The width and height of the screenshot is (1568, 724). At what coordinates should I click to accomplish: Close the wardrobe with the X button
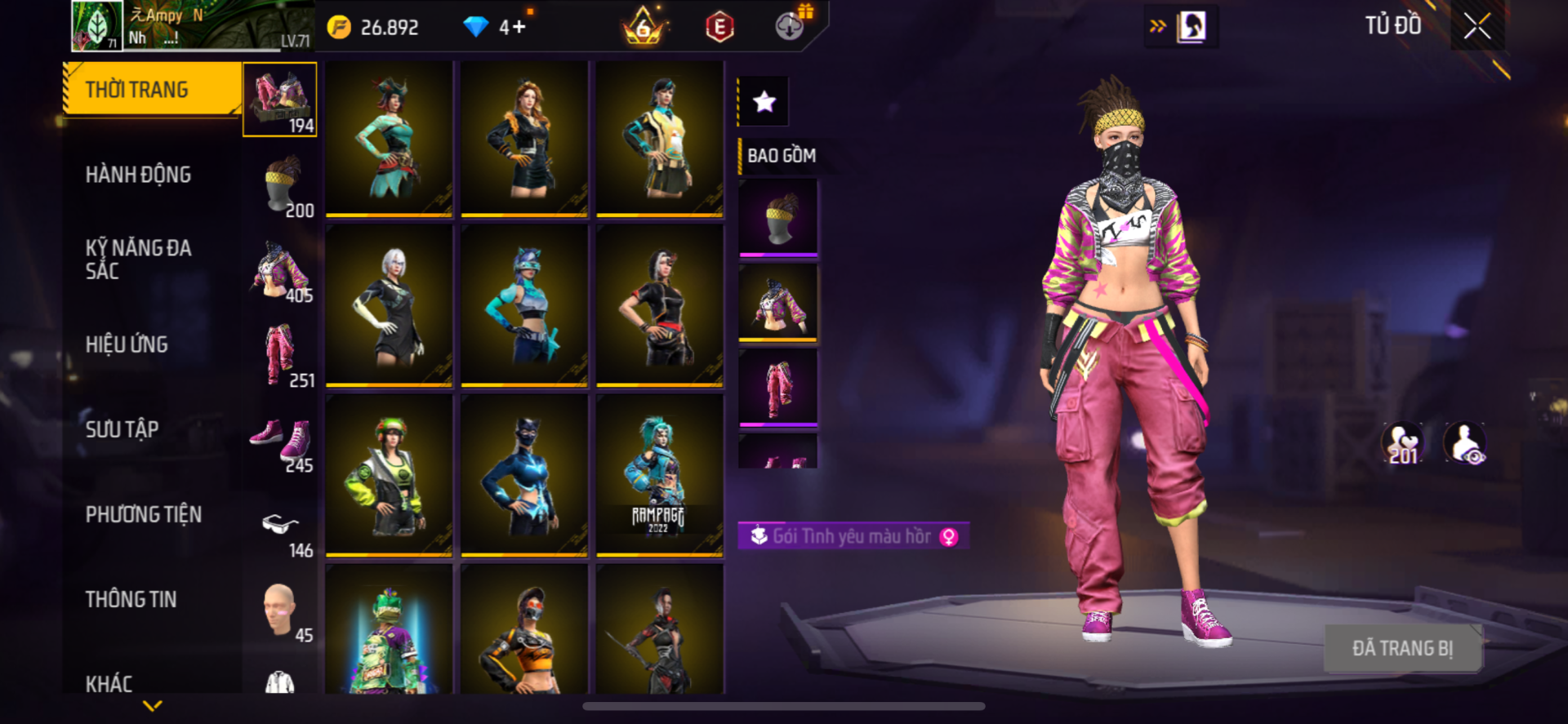click(1477, 26)
